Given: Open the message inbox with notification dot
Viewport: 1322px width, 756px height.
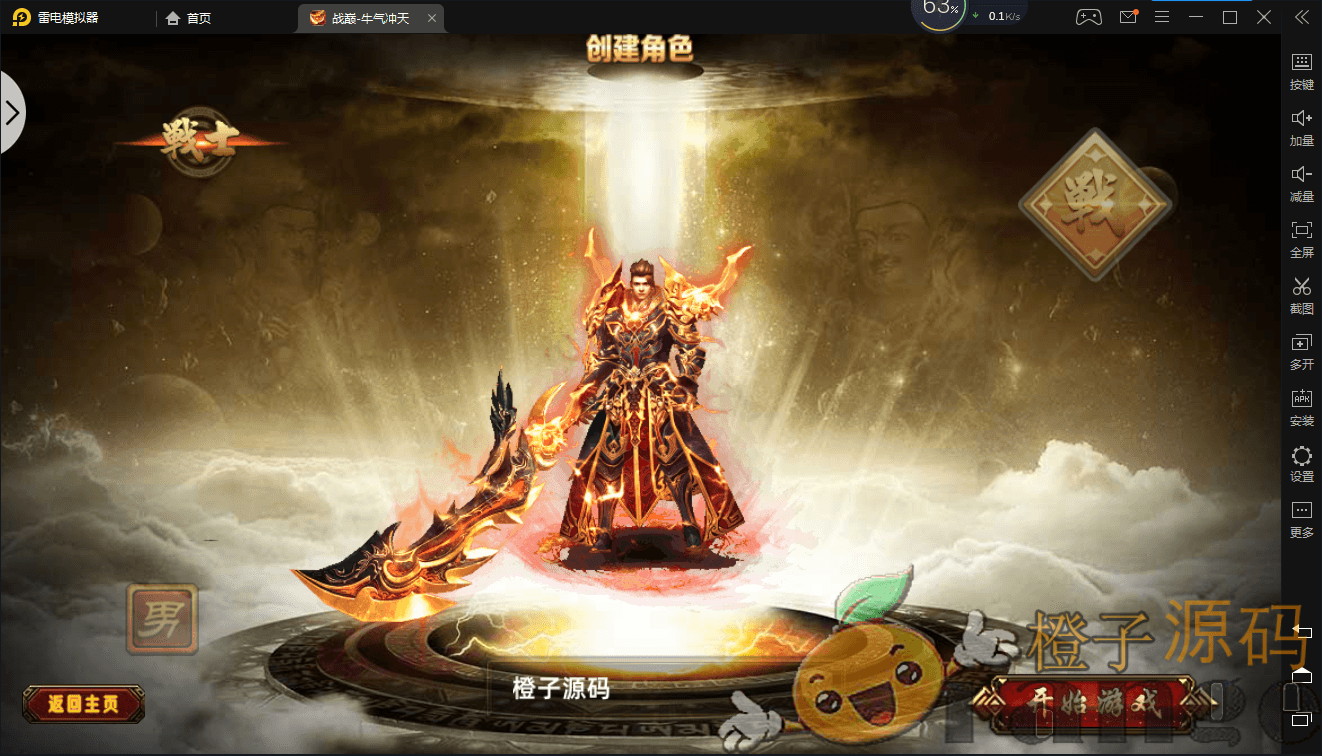Looking at the screenshot, I should point(1128,16).
